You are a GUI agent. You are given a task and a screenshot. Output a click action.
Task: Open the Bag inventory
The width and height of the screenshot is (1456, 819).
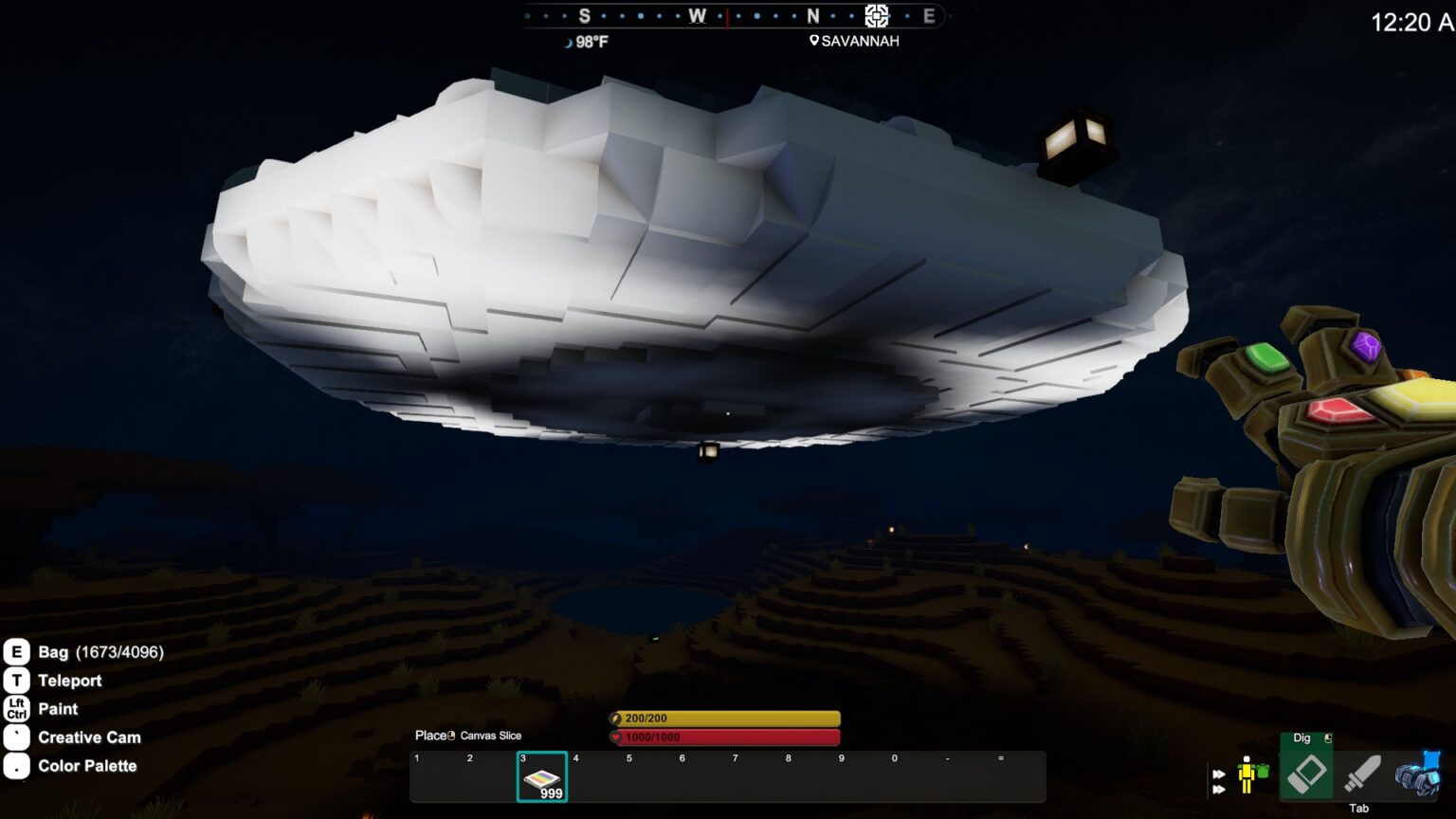pyautogui.click(x=85, y=652)
